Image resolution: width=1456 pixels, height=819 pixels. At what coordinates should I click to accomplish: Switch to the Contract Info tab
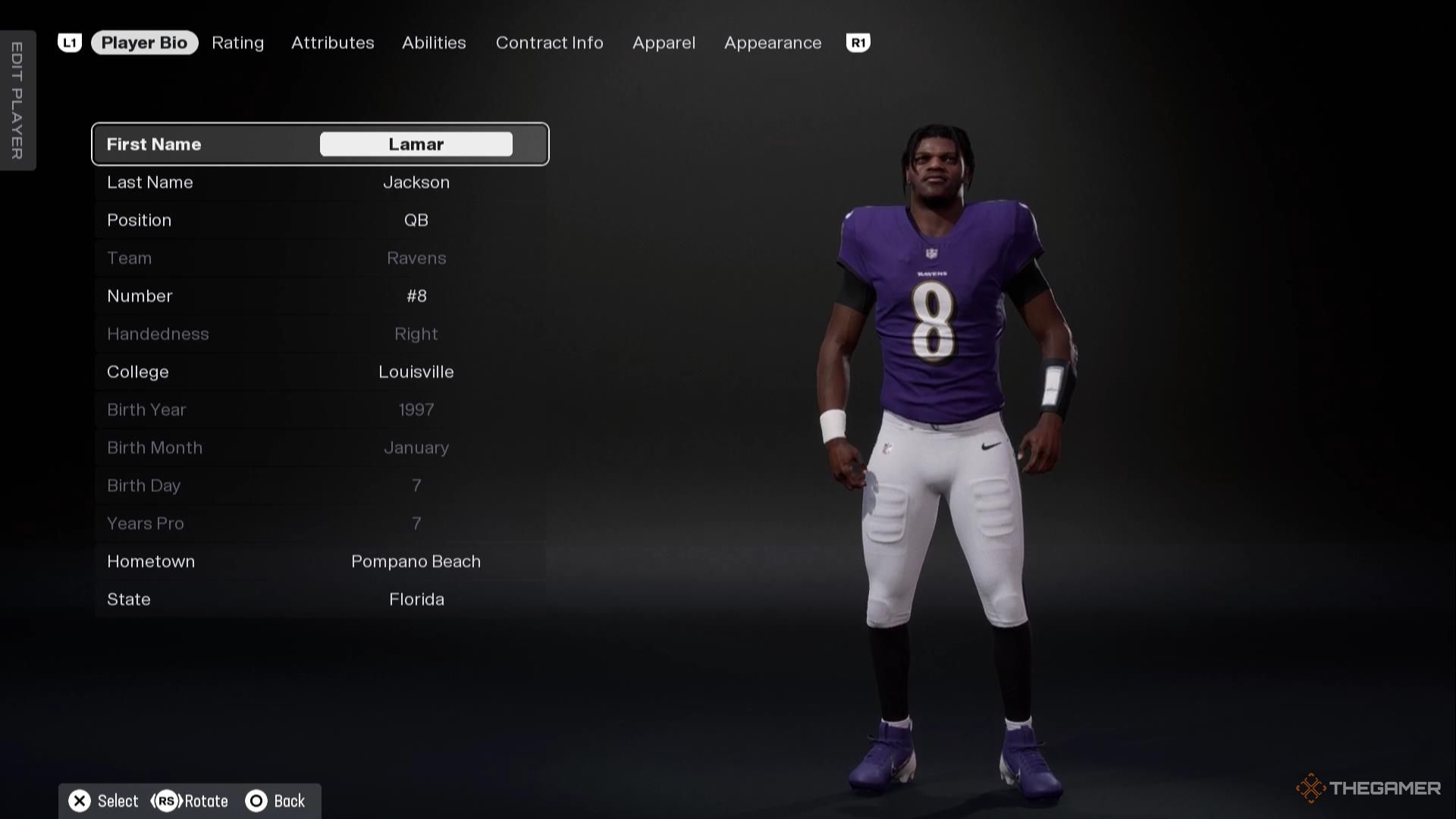[549, 43]
